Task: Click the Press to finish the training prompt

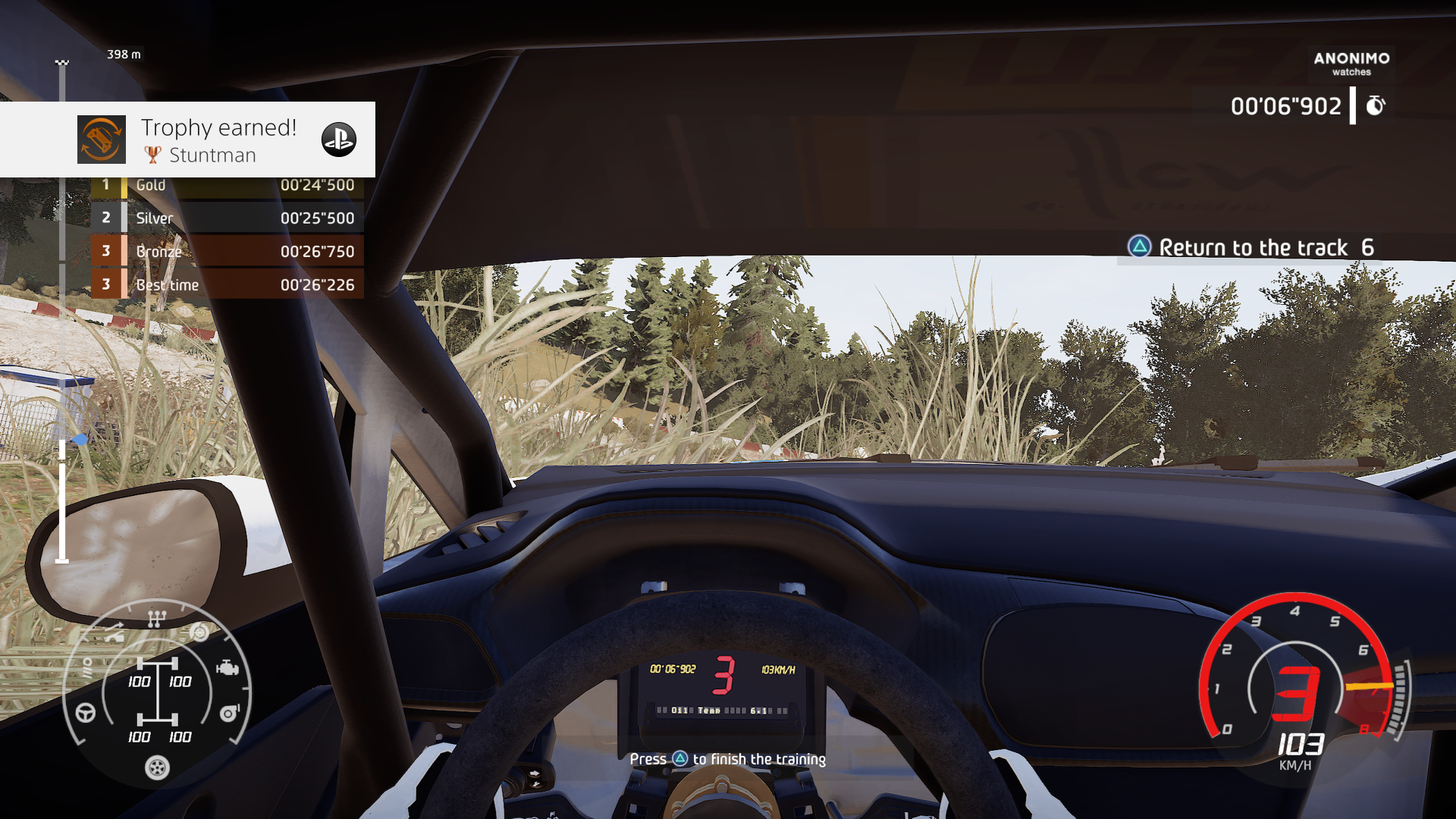Action: point(728,758)
